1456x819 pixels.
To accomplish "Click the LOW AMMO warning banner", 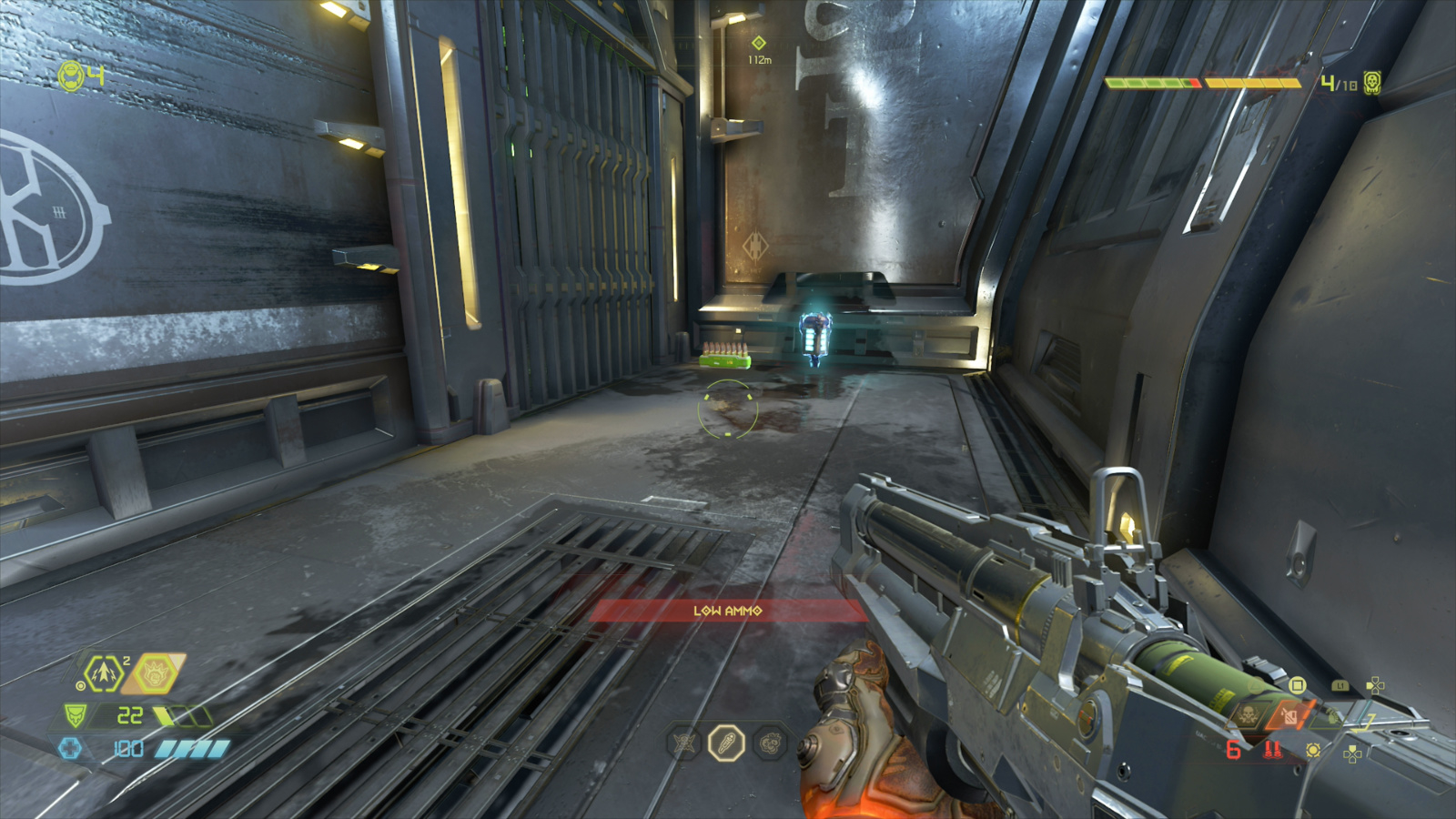I will (x=728, y=610).
